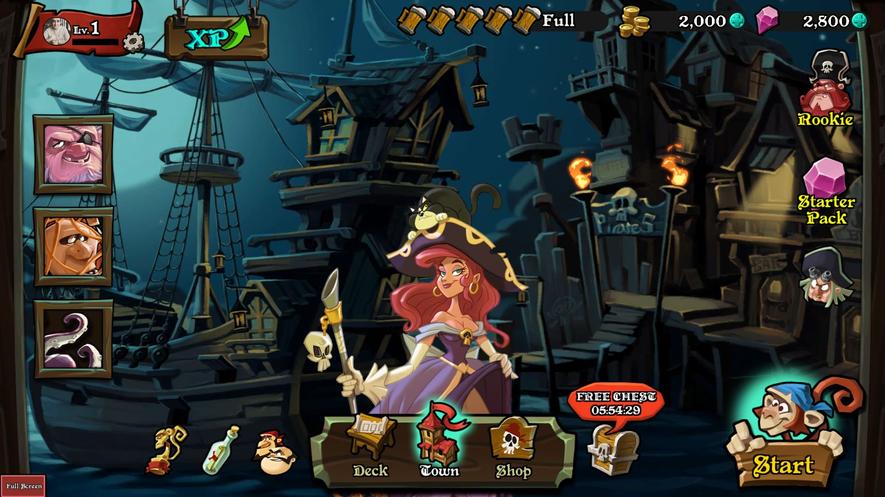Open the player profile avatar
The height and width of the screenshot is (497, 885).
tap(57, 32)
